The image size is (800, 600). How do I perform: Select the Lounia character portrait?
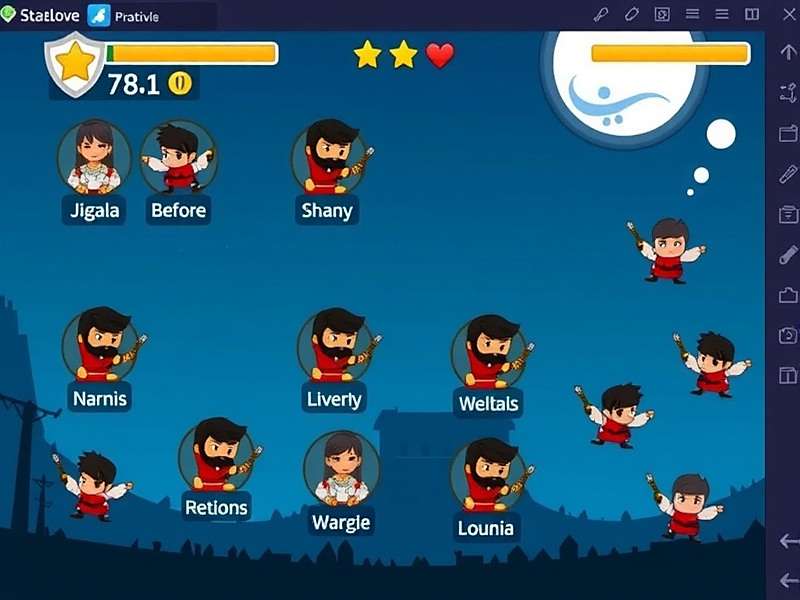[486, 475]
